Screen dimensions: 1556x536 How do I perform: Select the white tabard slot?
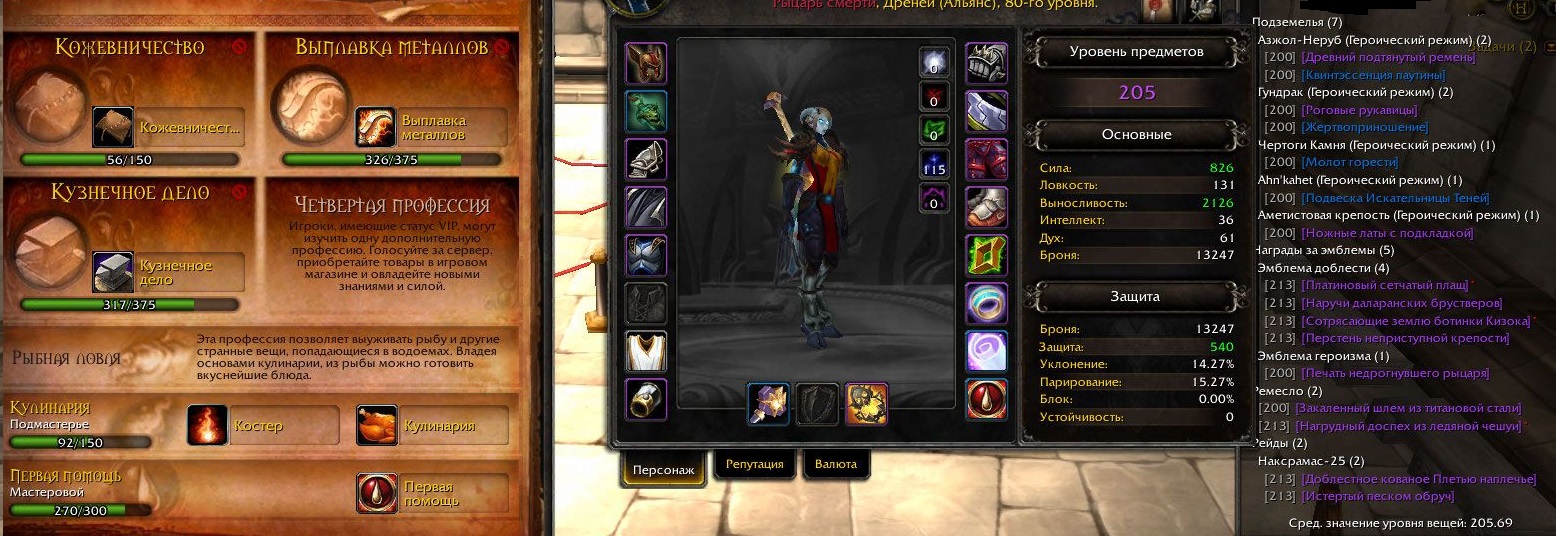point(646,351)
